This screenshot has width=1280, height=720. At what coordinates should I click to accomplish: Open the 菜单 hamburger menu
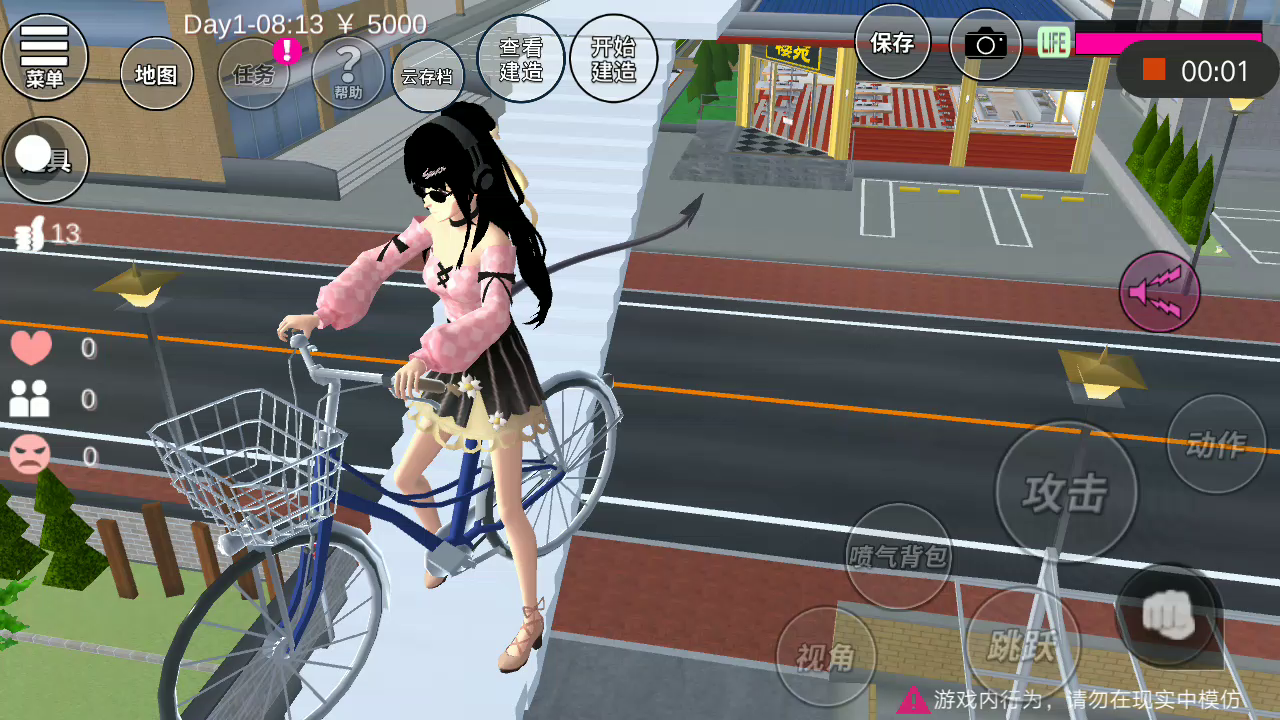point(44,57)
